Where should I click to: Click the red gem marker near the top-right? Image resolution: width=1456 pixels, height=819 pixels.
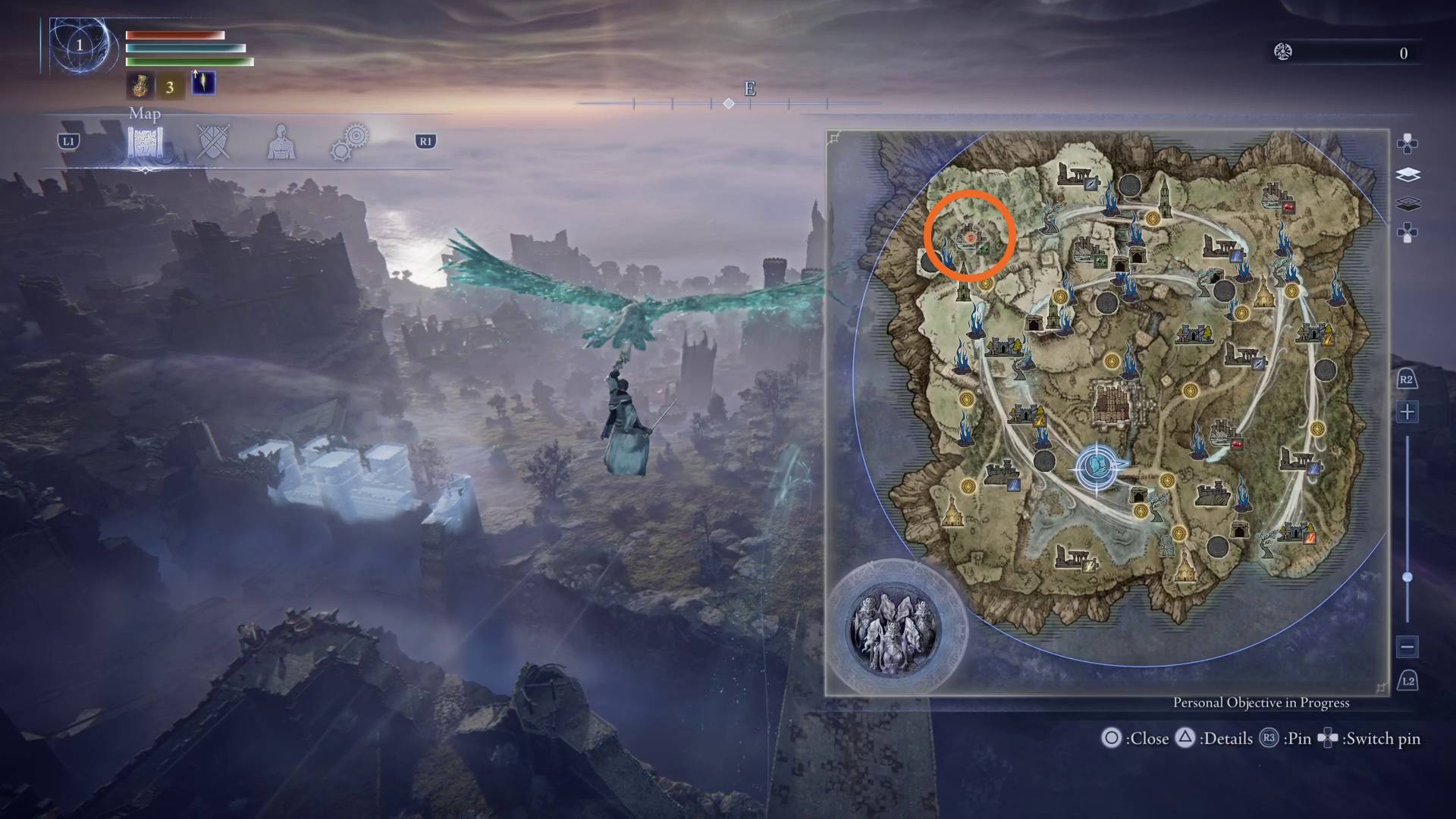point(1288,207)
